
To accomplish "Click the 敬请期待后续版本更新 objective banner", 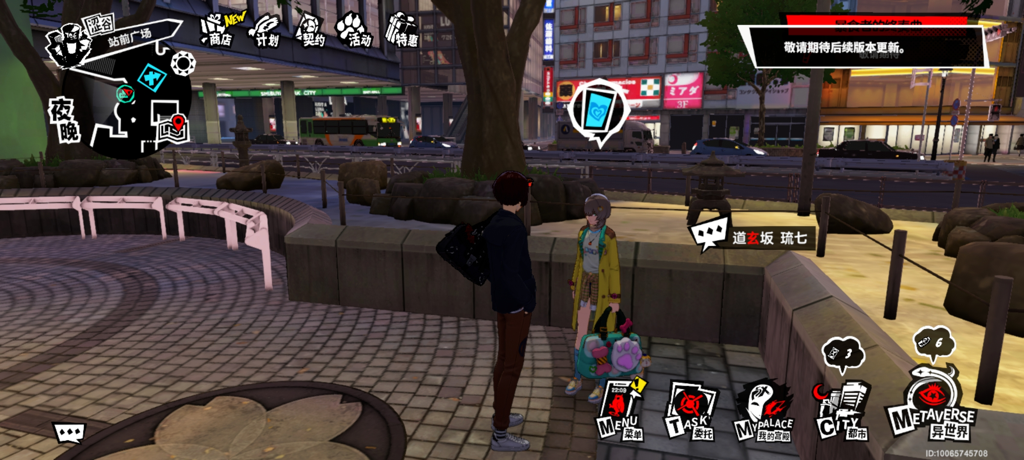I will [864, 47].
